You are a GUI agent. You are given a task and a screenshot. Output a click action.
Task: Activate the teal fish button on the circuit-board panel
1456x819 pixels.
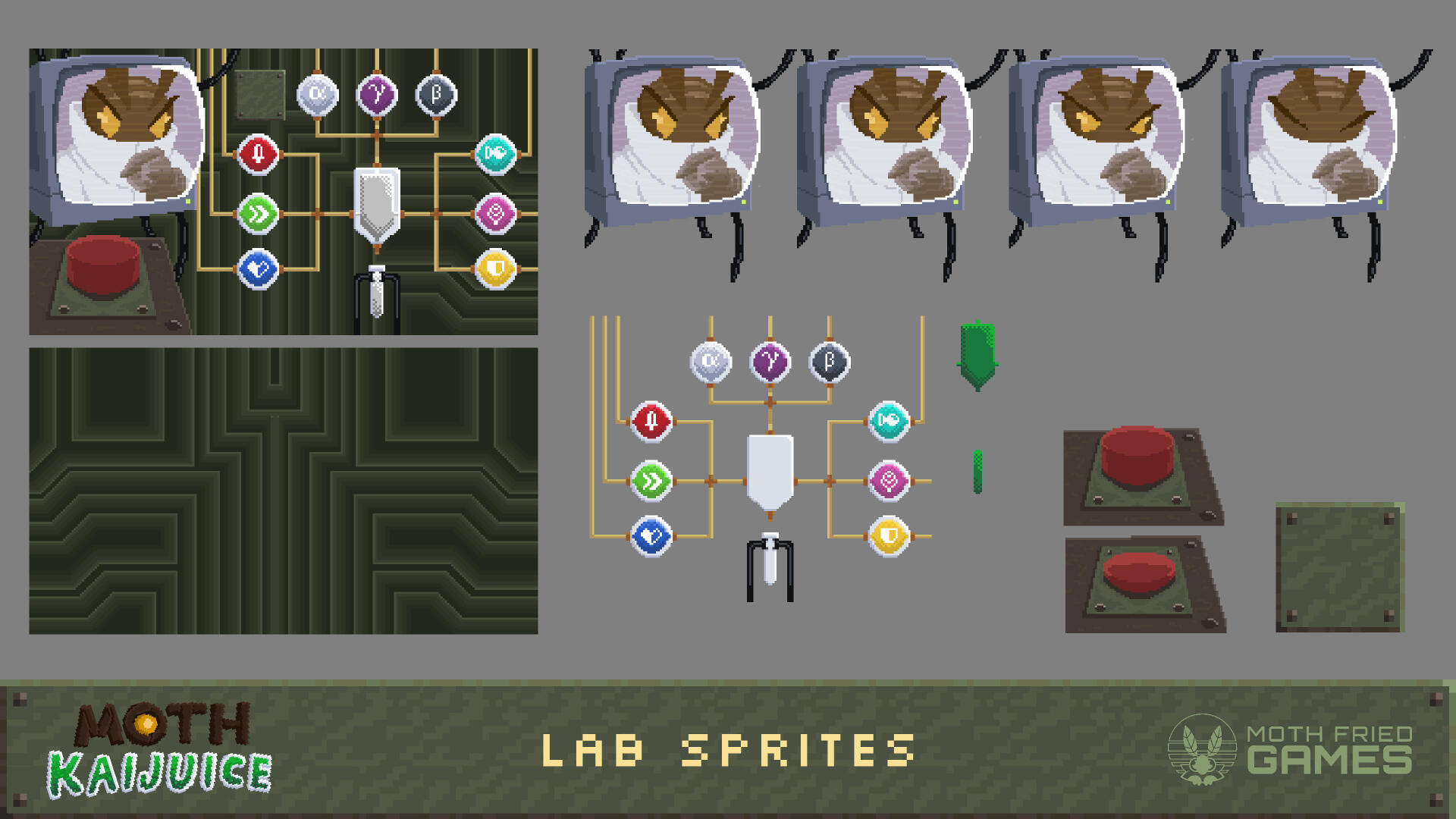pos(495,155)
